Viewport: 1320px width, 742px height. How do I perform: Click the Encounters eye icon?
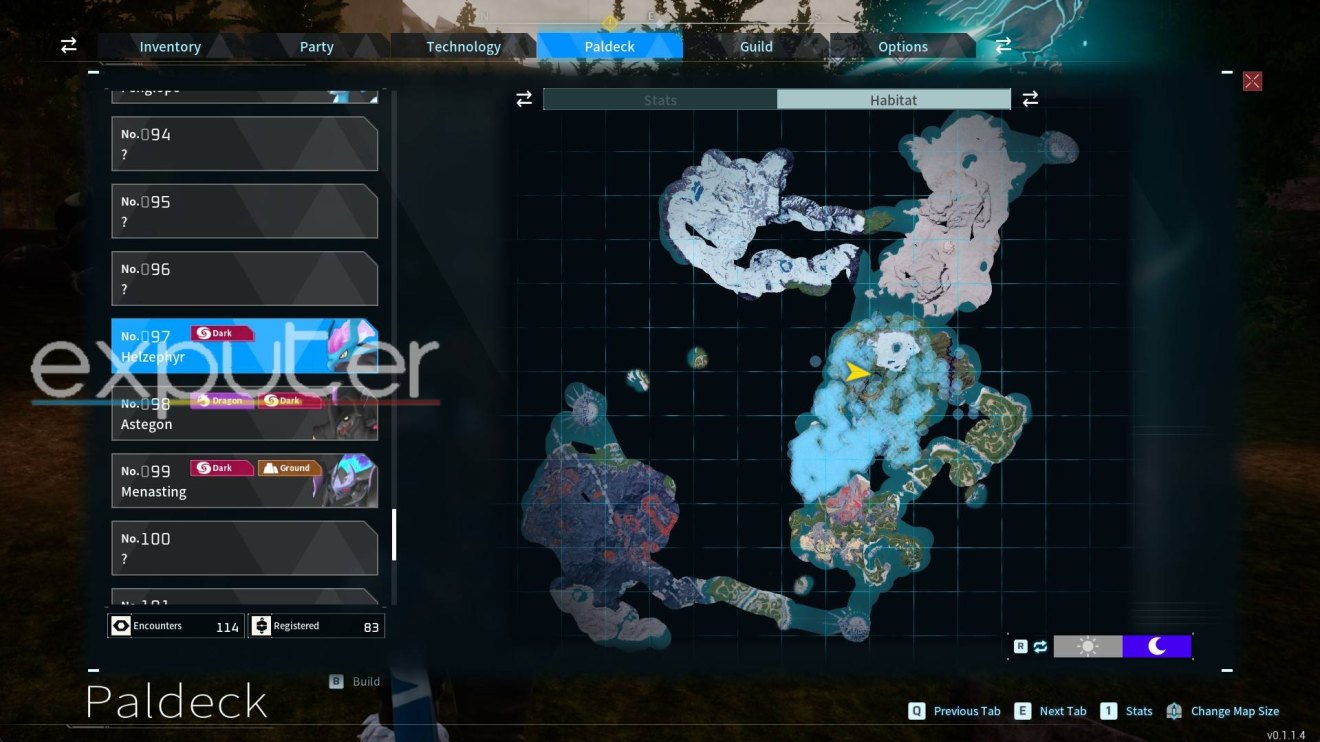coord(122,625)
